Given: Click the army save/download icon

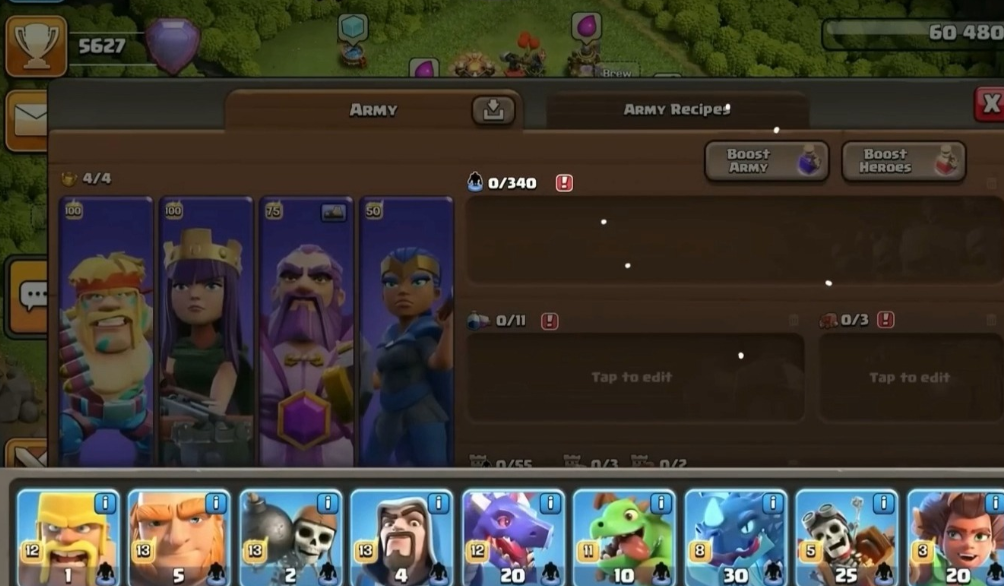Looking at the screenshot, I should (x=493, y=111).
